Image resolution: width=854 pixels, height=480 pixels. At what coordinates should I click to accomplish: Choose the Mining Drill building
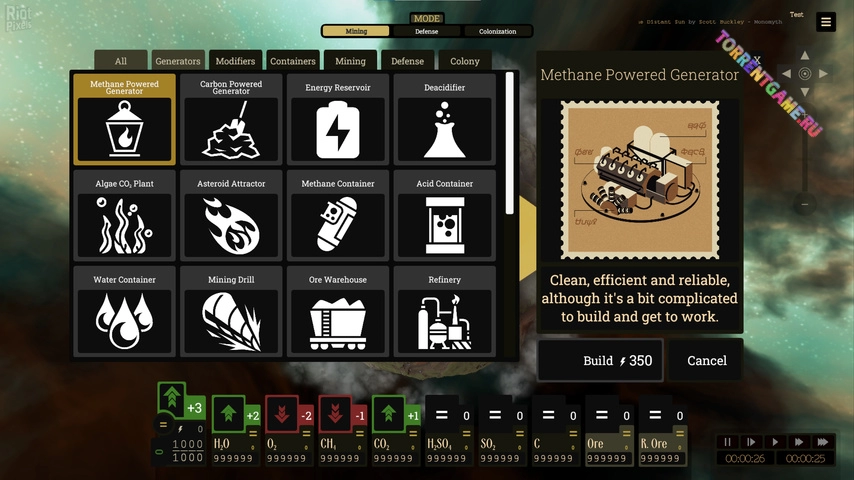coord(231,311)
